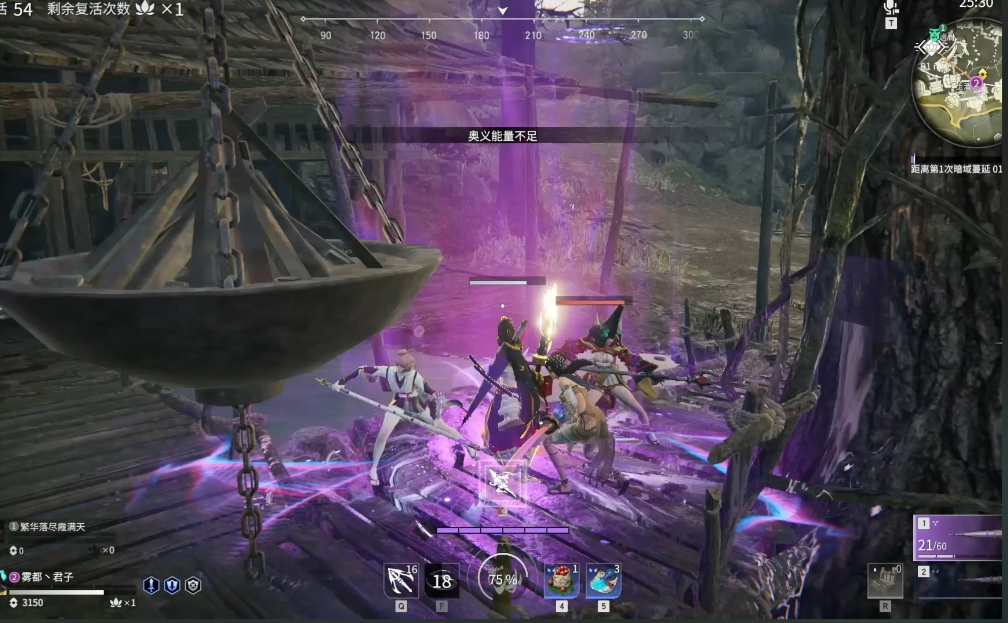Toggle the microphone voice chat icon
Image resolution: width=1008 pixels, height=623 pixels.
(890, 8)
